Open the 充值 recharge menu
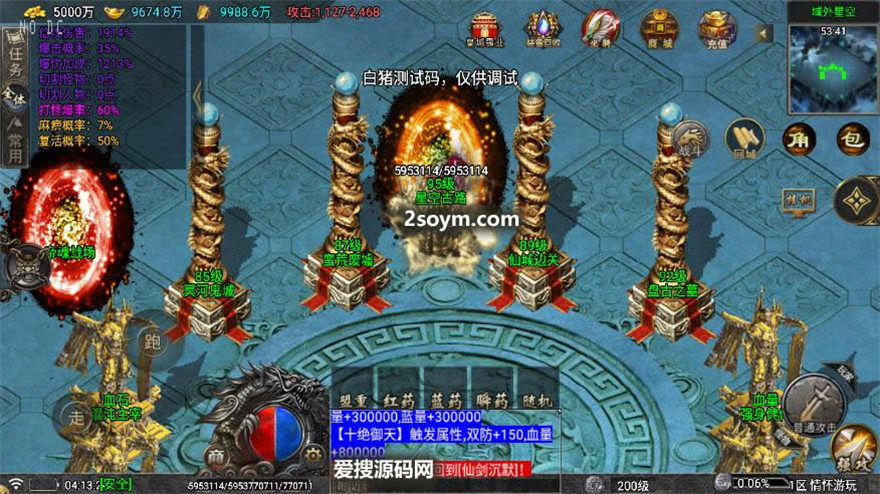This screenshot has height=494, width=880. click(716, 28)
